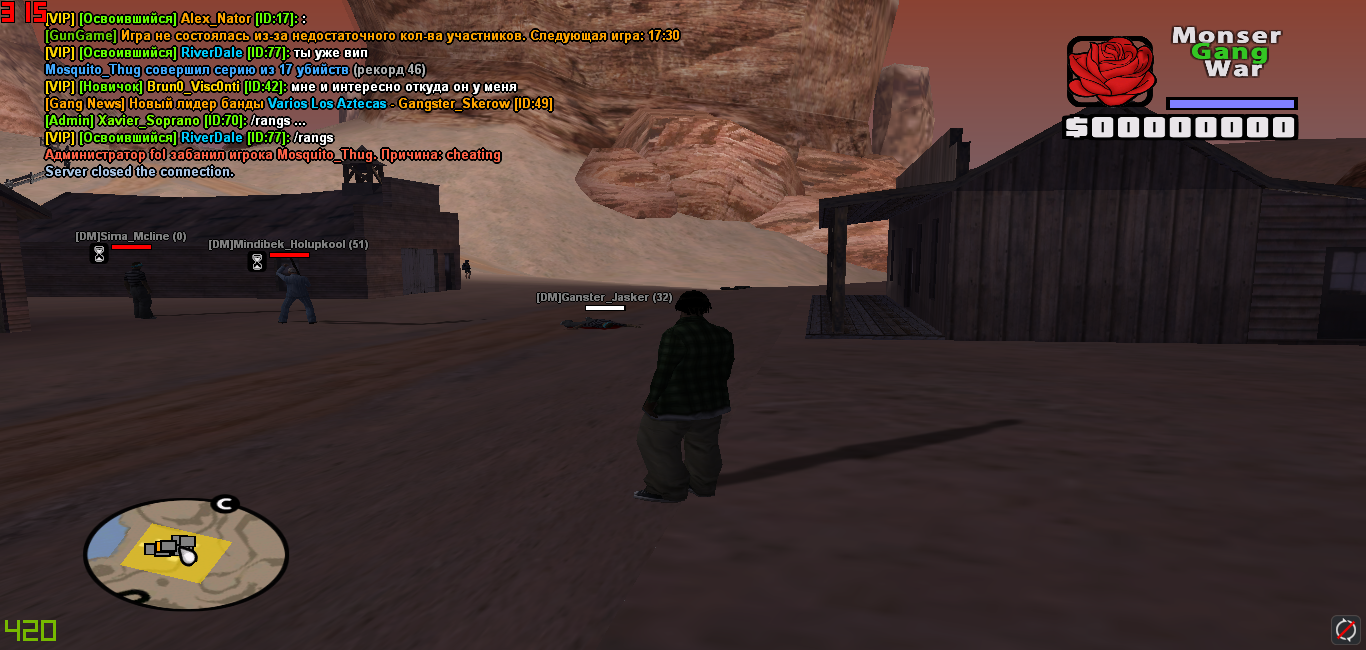The image size is (1366, 650).
Task: Click the circular radar minimap
Action: (186, 554)
